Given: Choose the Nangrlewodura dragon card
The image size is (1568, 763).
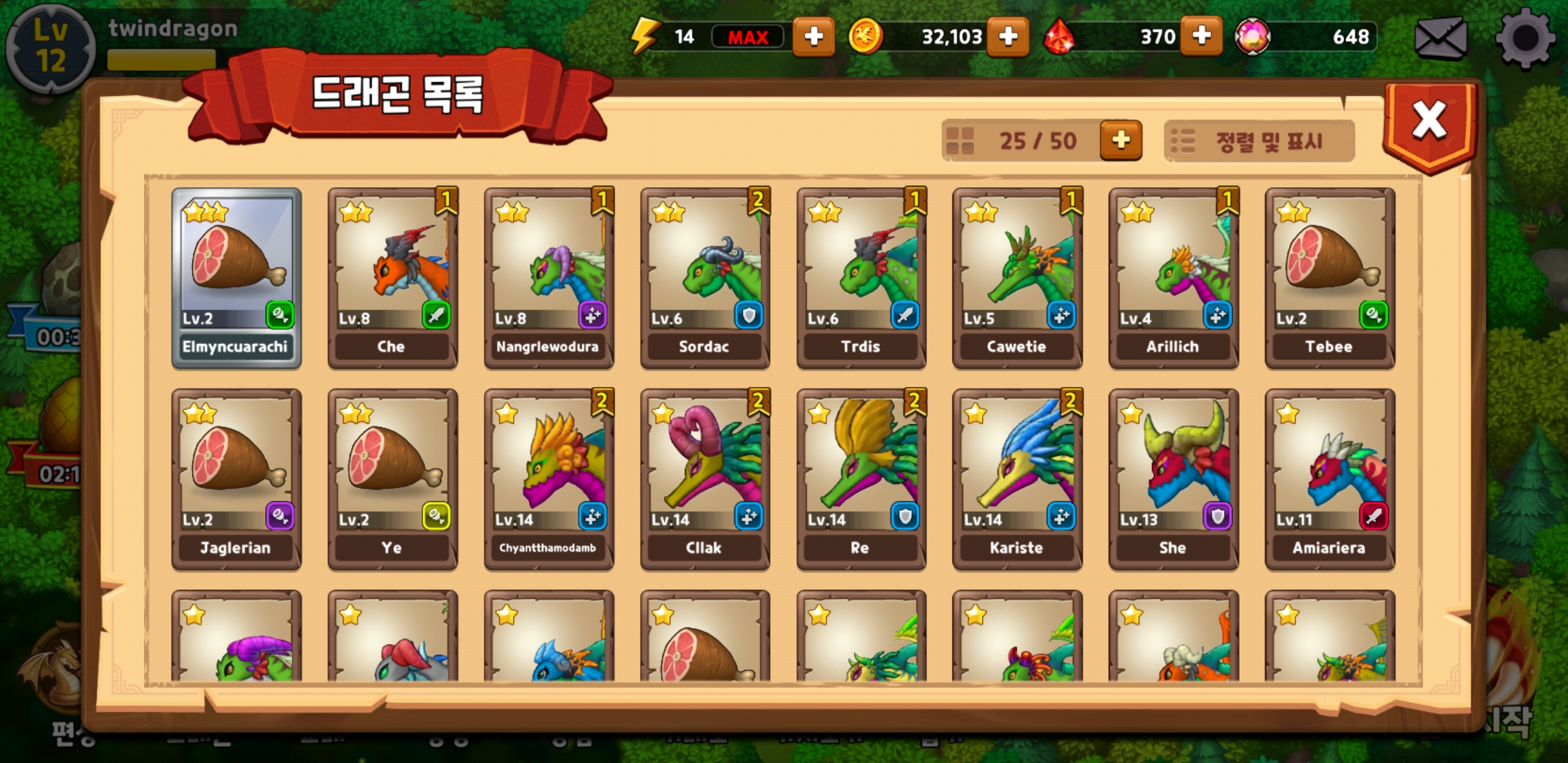Looking at the screenshot, I should pyautogui.click(x=549, y=278).
